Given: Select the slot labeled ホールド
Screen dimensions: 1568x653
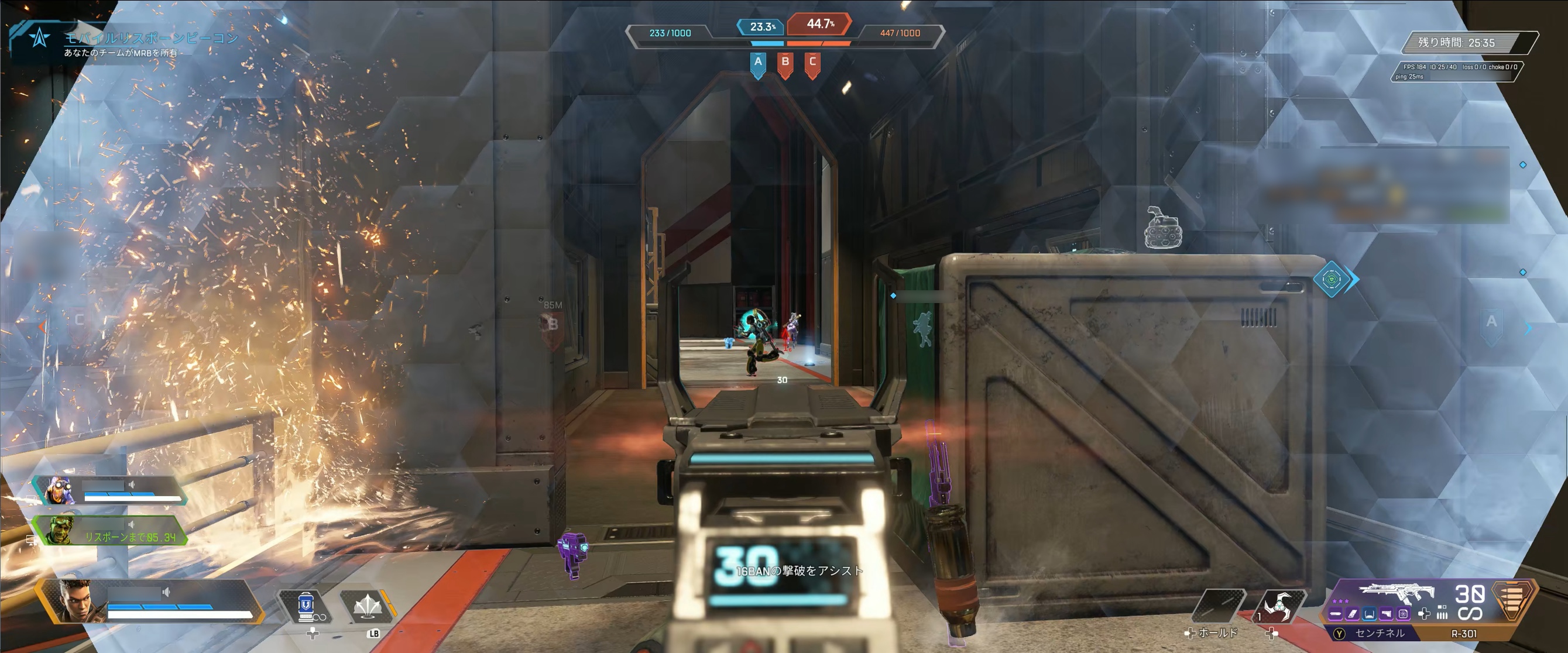Looking at the screenshot, I should (x=1218, y=606).
